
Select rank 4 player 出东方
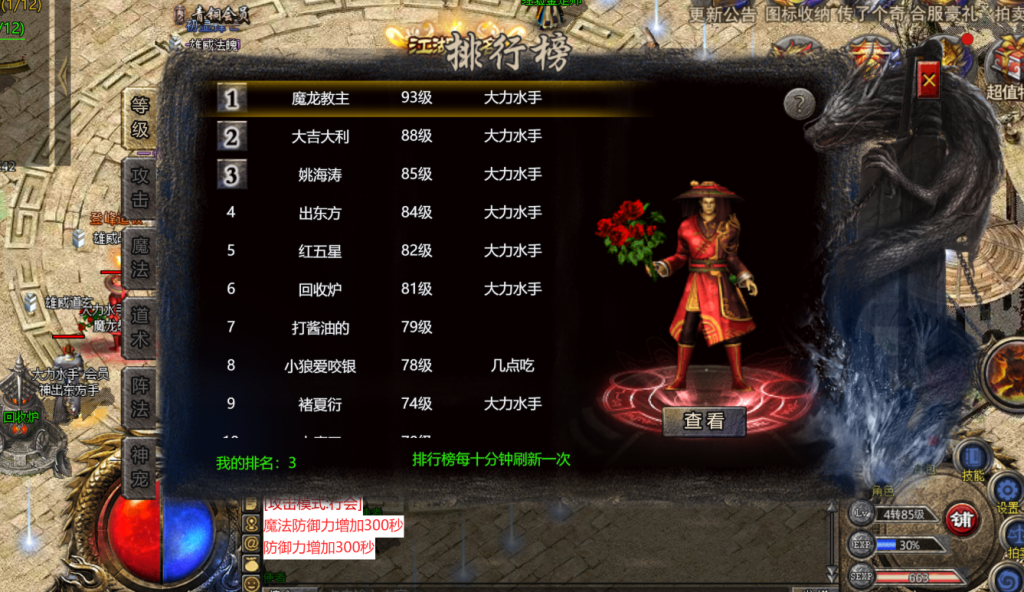point(320,212)
